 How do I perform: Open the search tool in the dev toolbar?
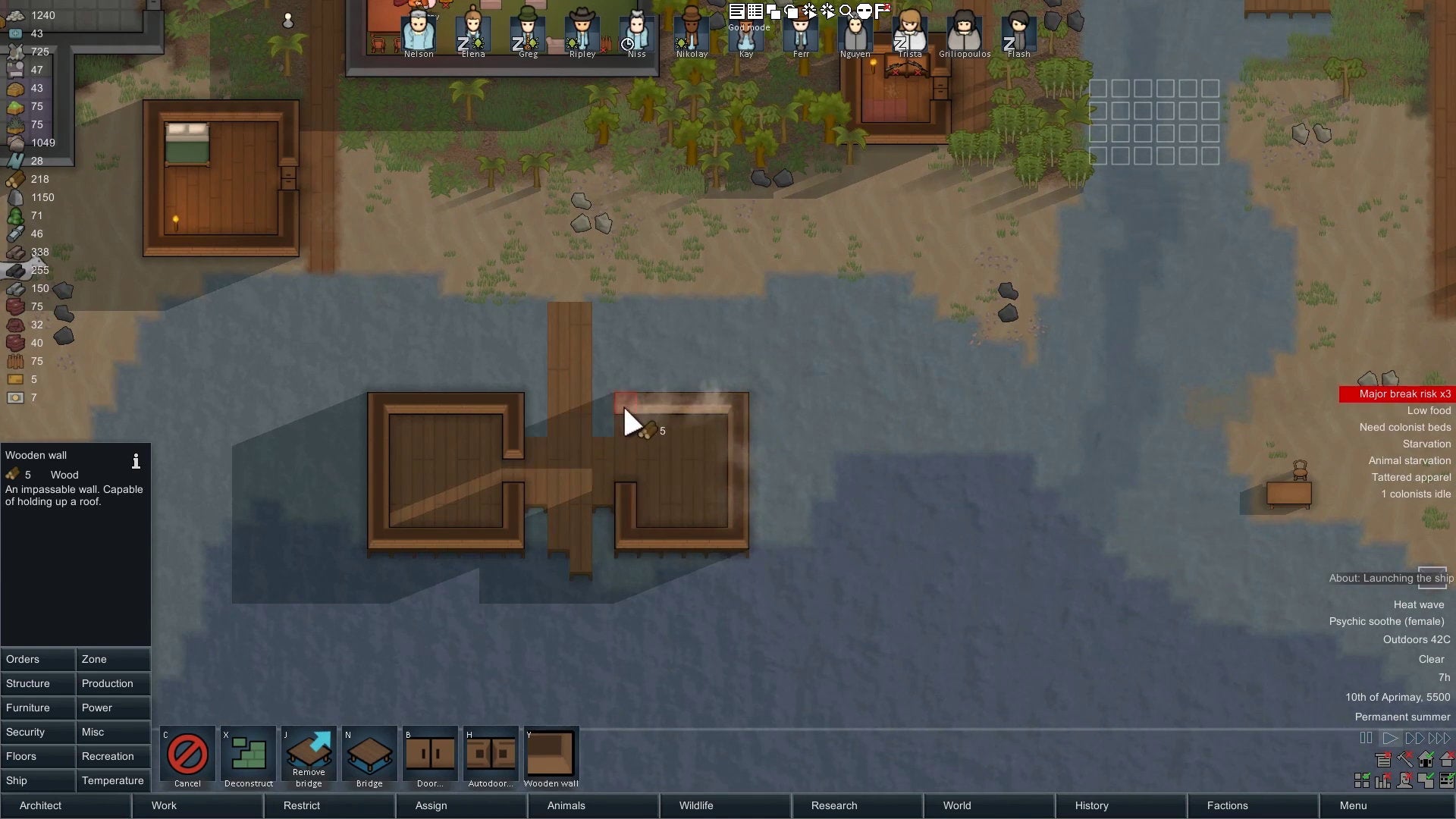[847, 11]
